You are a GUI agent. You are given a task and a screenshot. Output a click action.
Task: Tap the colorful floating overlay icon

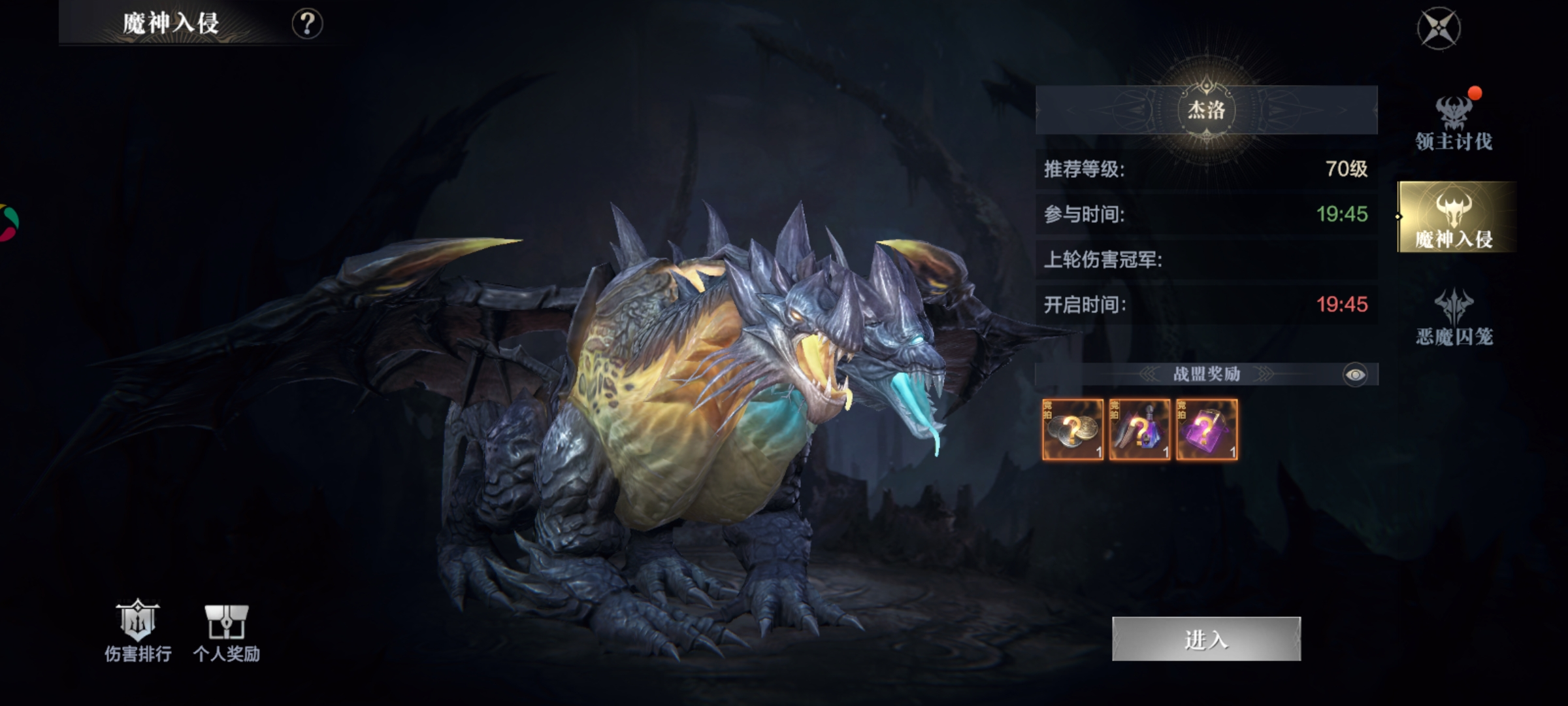tap(7, 223)
